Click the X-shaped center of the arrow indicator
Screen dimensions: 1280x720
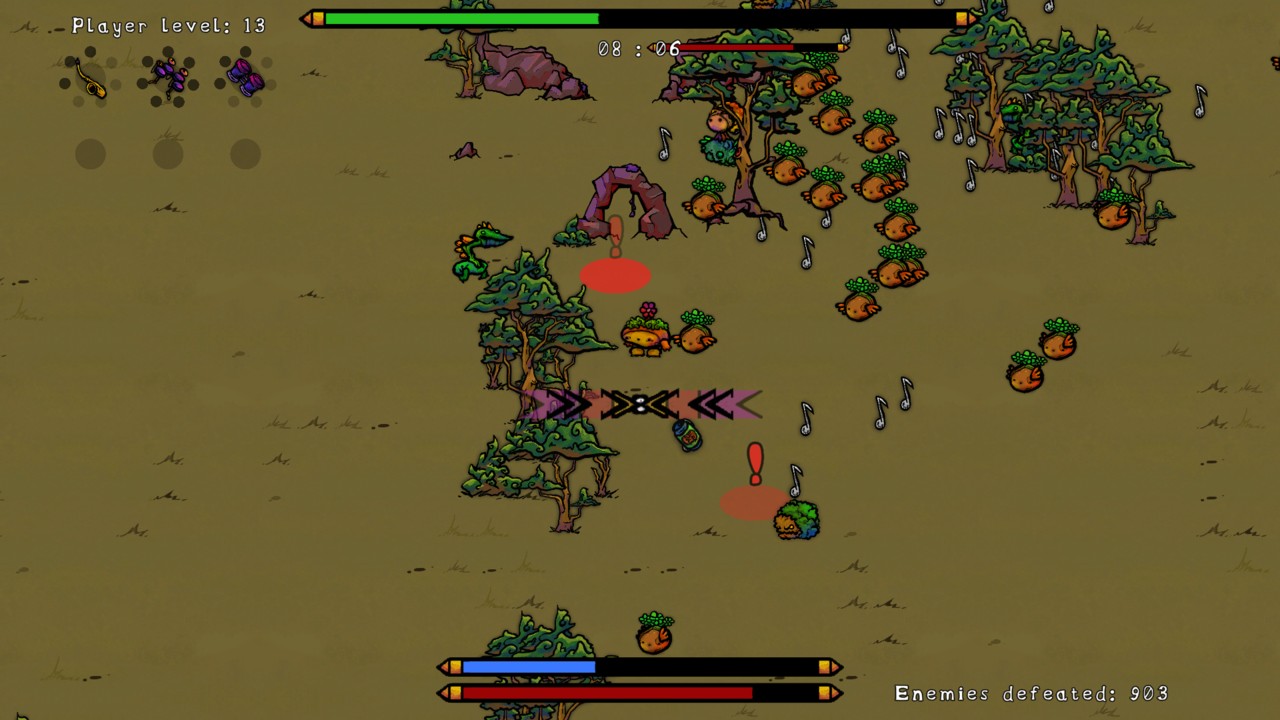[640, 404]
